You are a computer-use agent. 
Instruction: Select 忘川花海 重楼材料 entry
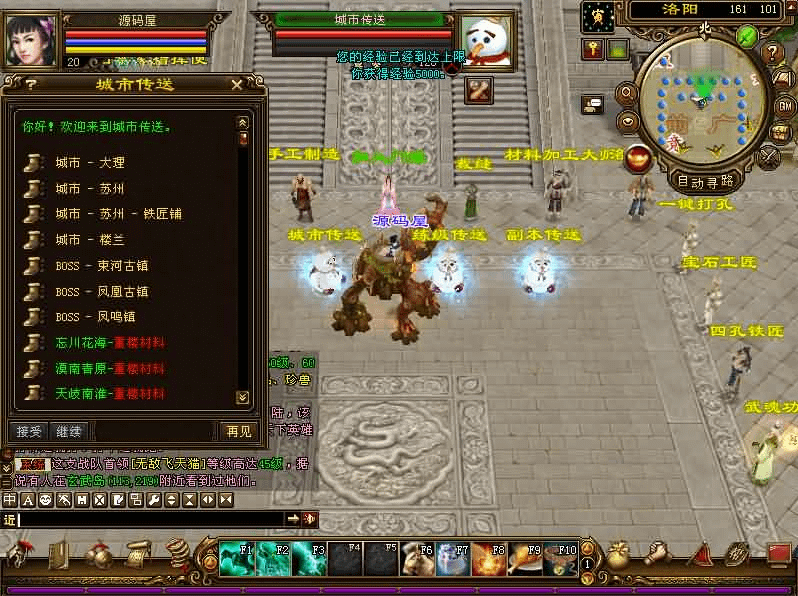[110, 343]
